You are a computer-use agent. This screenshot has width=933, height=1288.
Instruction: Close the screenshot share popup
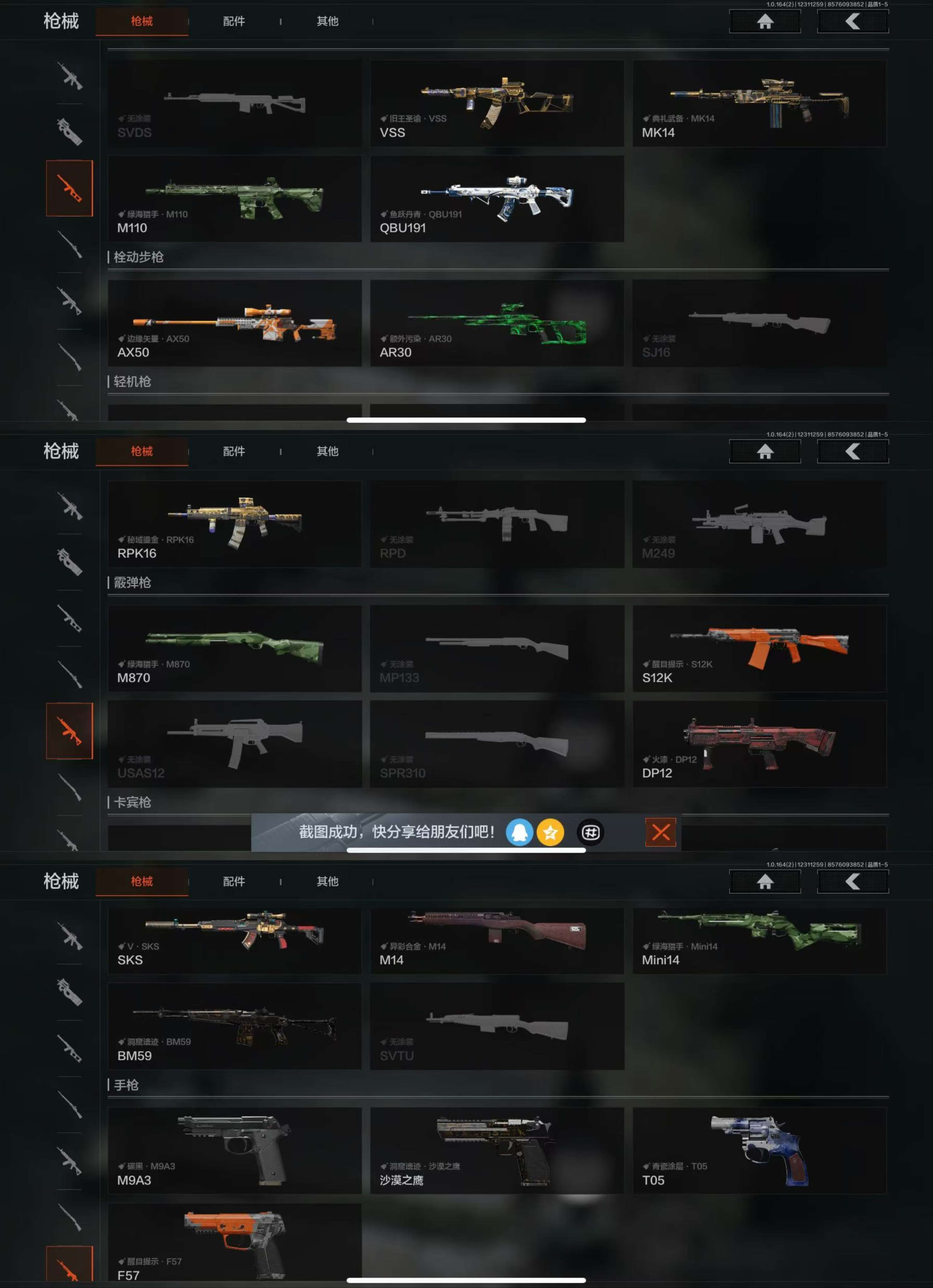pos(660,833)
